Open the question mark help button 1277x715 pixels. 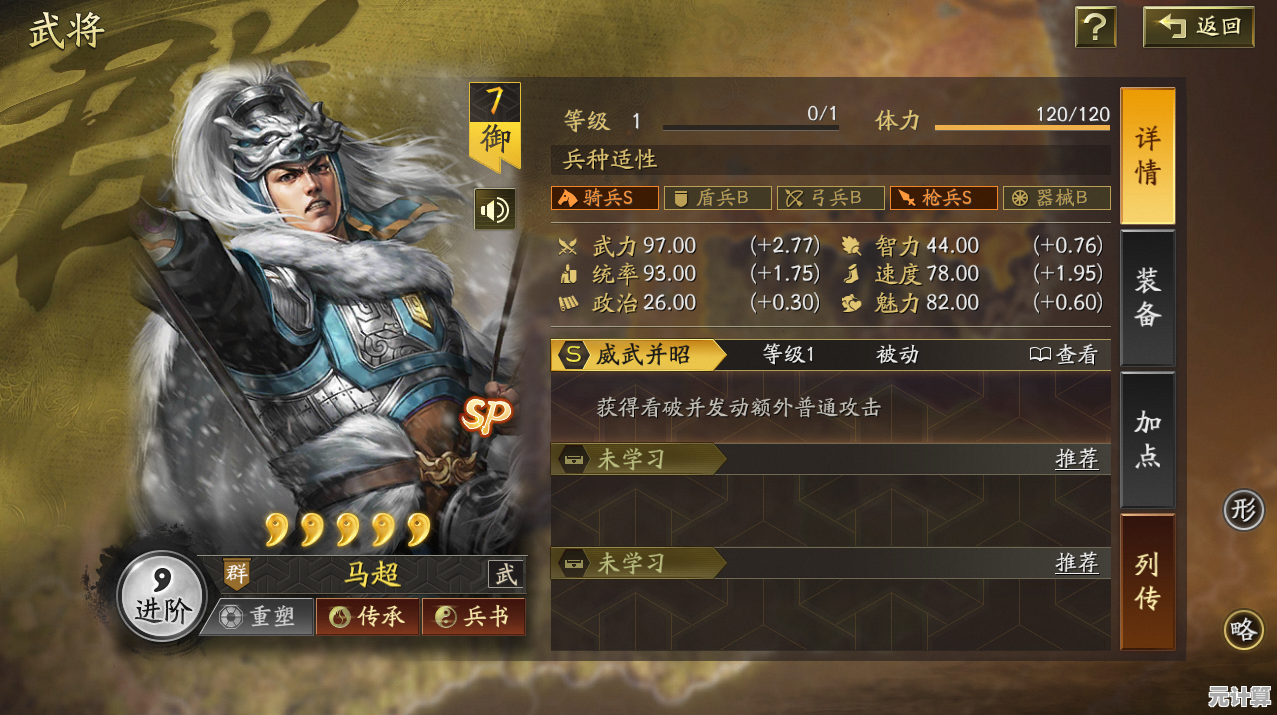[1095, 27]
